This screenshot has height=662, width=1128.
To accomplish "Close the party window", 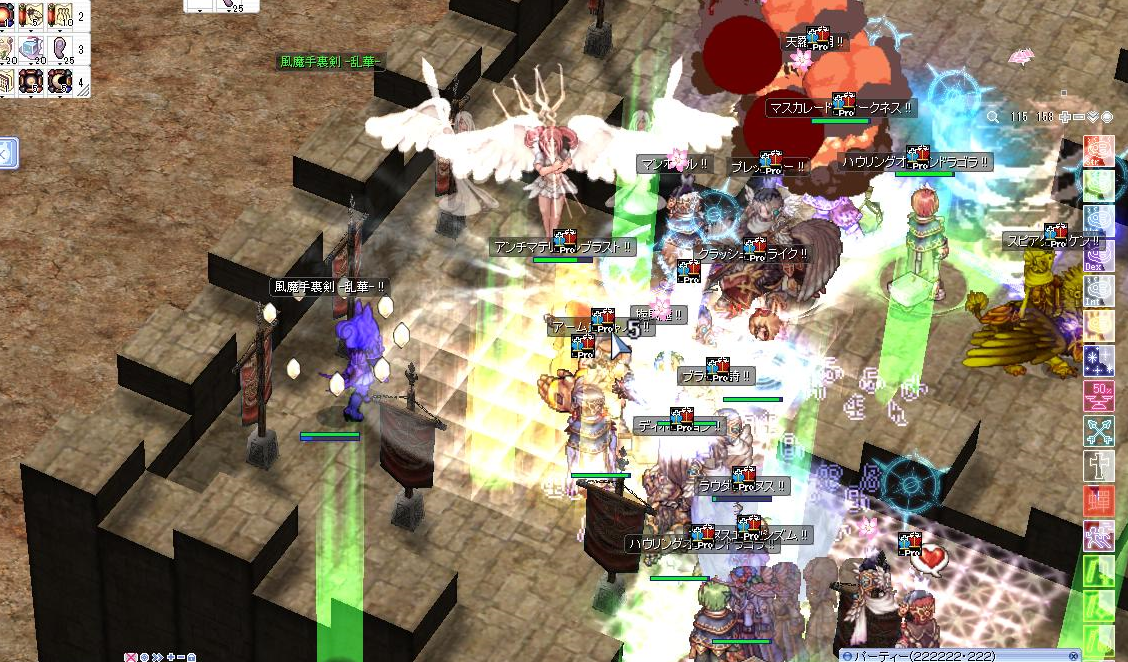I will pos(1073,655).
